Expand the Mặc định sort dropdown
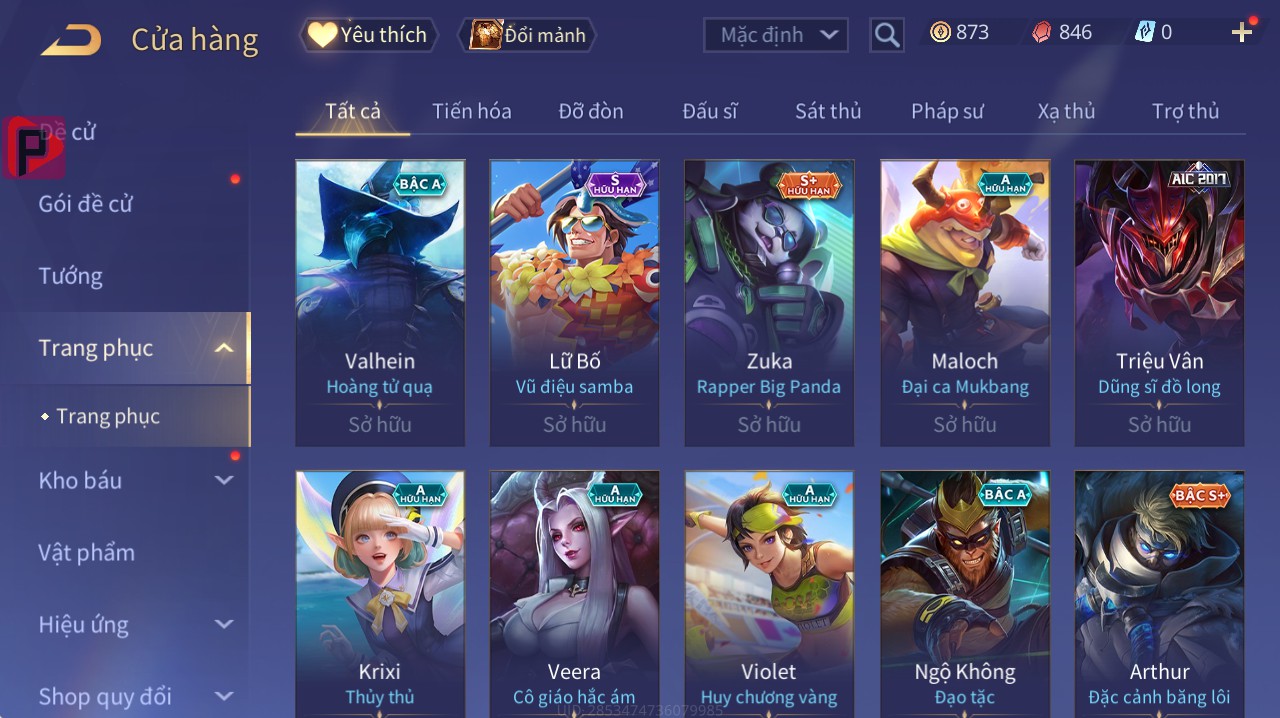This screenshot has width=1280, height=718. (x=776, y=35)
